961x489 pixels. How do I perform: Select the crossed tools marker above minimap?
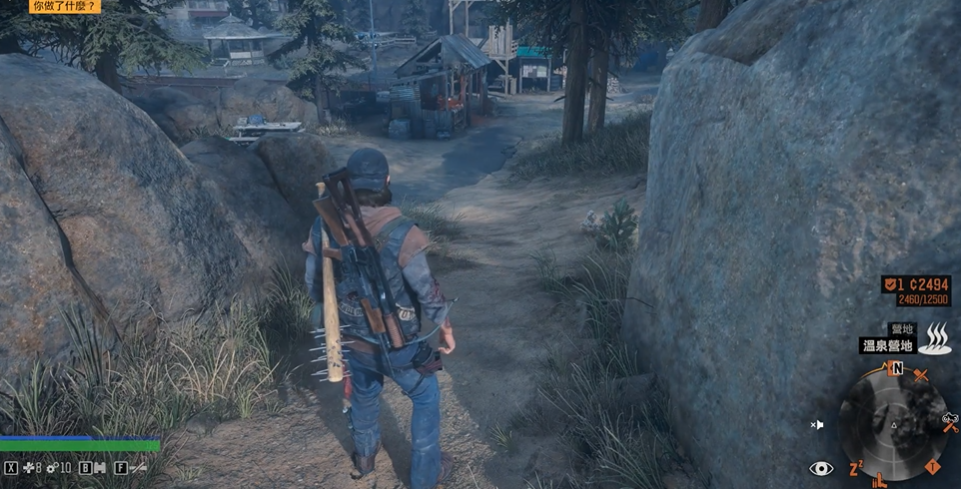(921, 376)
